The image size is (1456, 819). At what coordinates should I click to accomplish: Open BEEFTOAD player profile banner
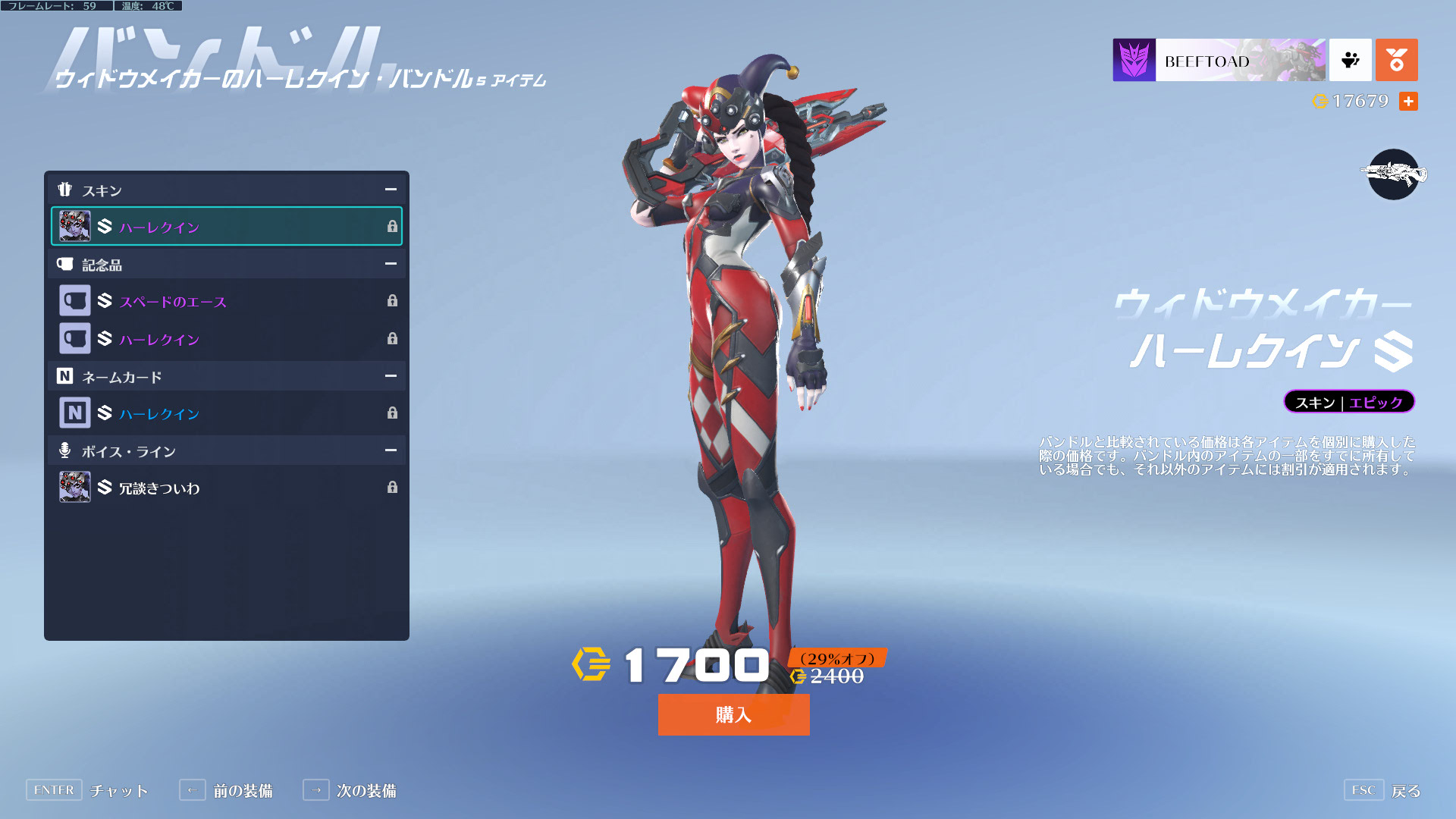click(x=1219, y=60)
